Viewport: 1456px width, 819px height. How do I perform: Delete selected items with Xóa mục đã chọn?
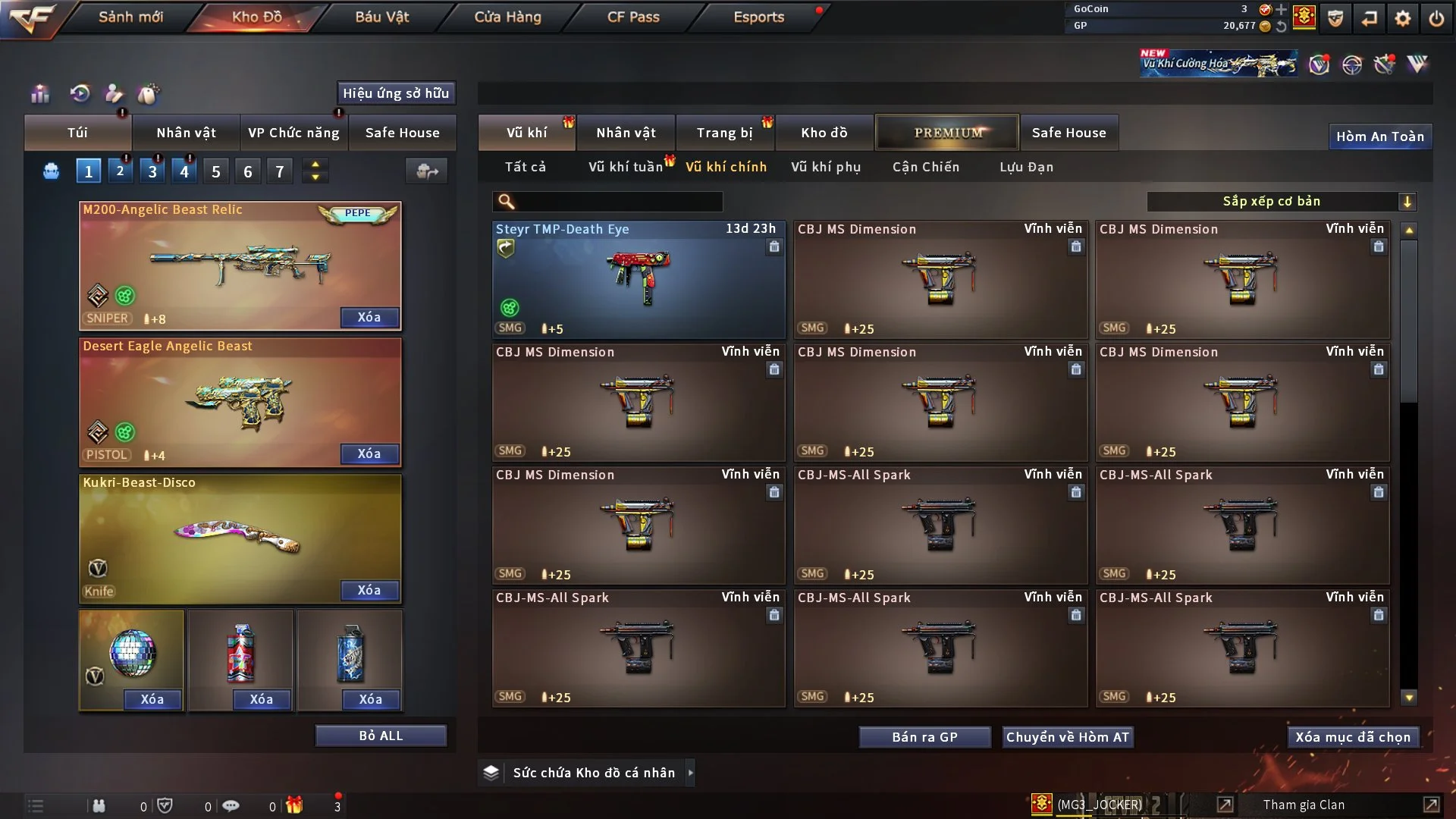1353,737
